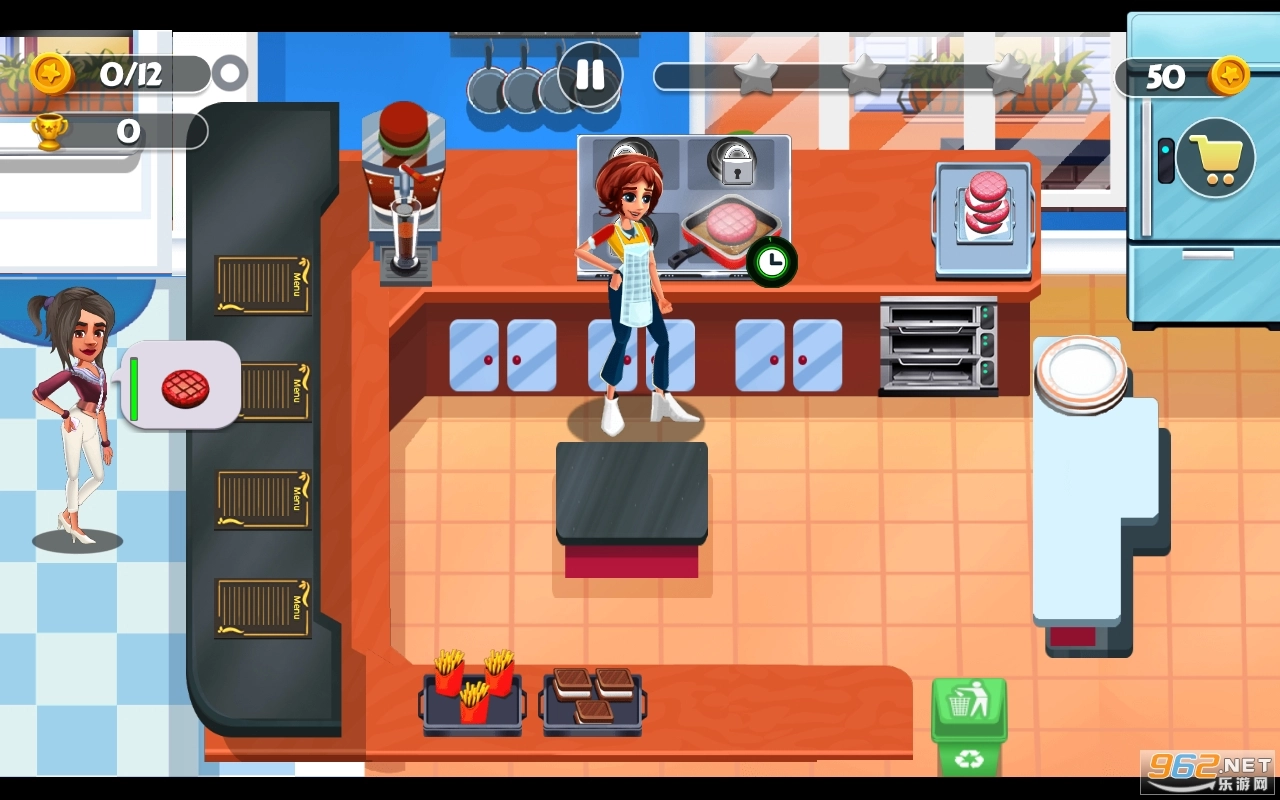Tap the pan cooking the patty

tap(728, 228)
